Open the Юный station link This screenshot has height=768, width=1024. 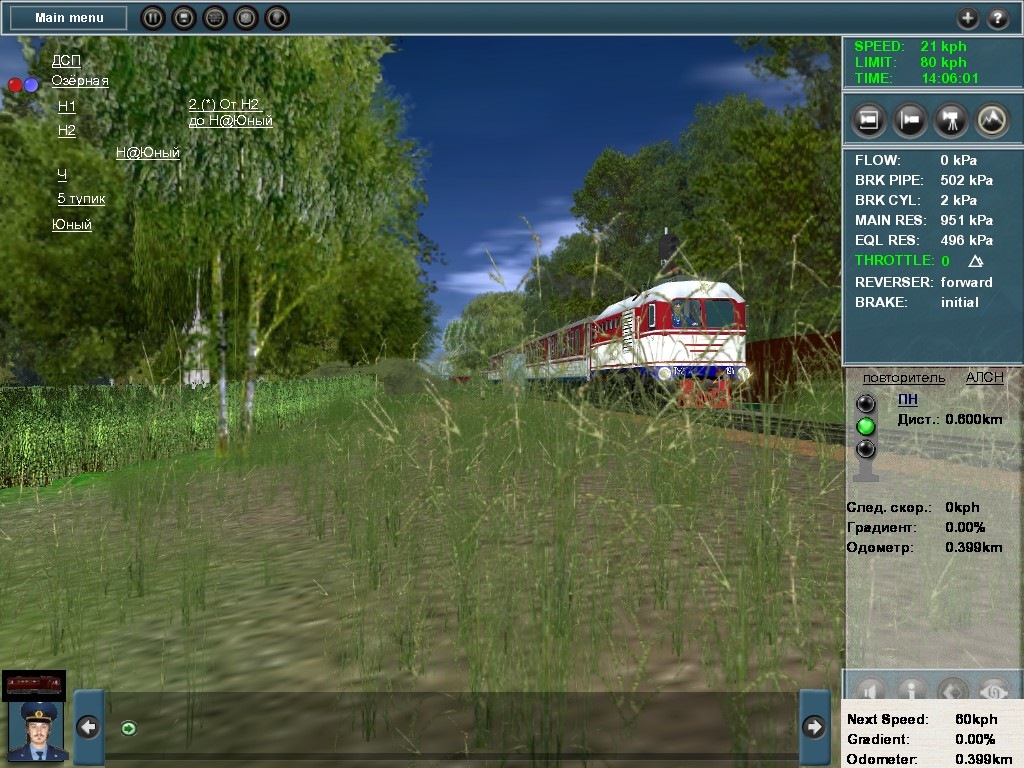click(x=72, y=225)
